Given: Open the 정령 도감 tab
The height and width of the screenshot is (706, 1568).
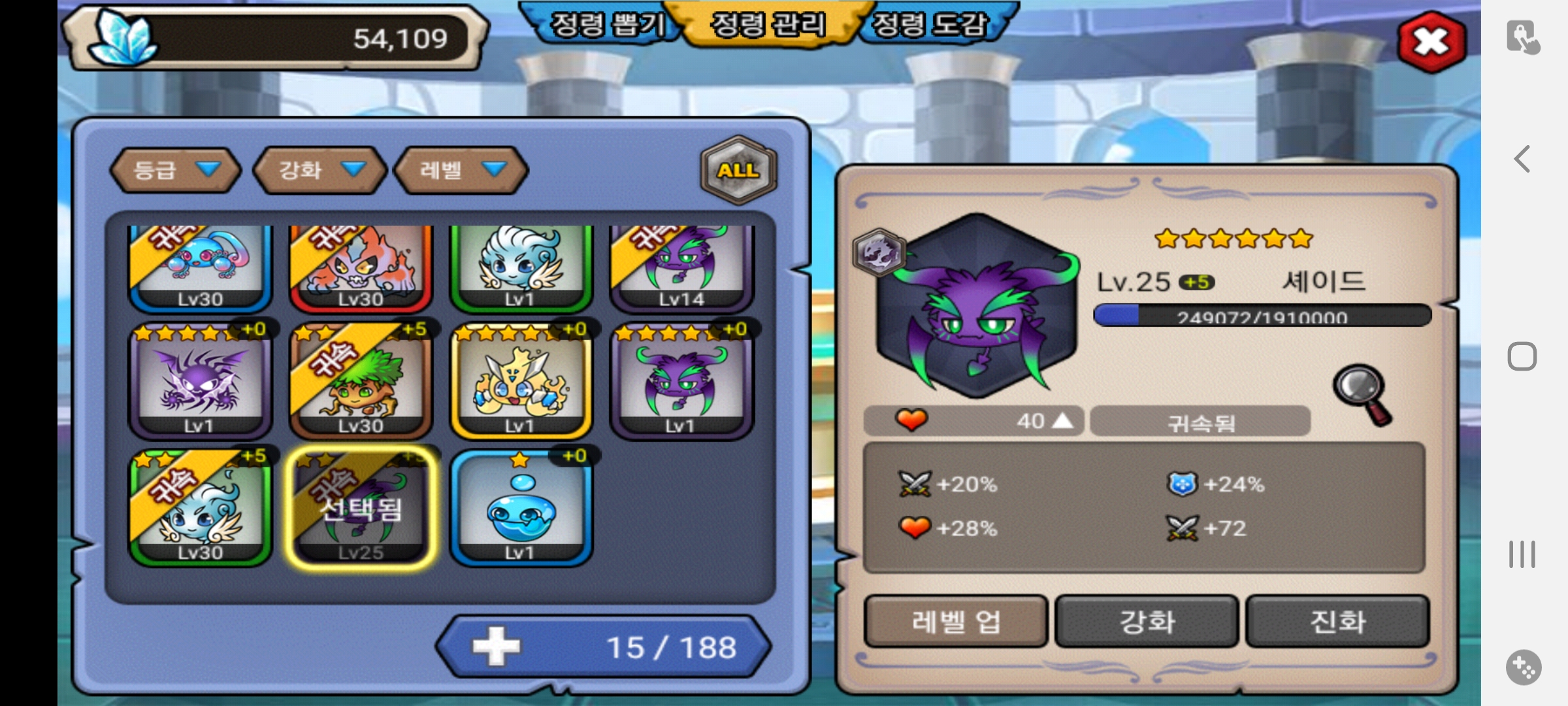Looking at the screenshot, I should [x=930, y=26].
